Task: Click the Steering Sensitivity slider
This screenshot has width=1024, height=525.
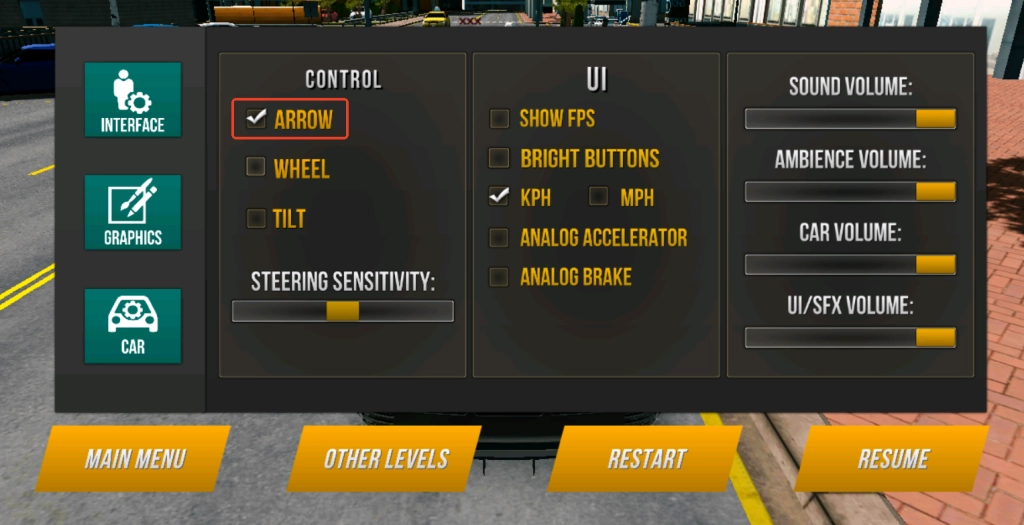Action: point(342,311)
